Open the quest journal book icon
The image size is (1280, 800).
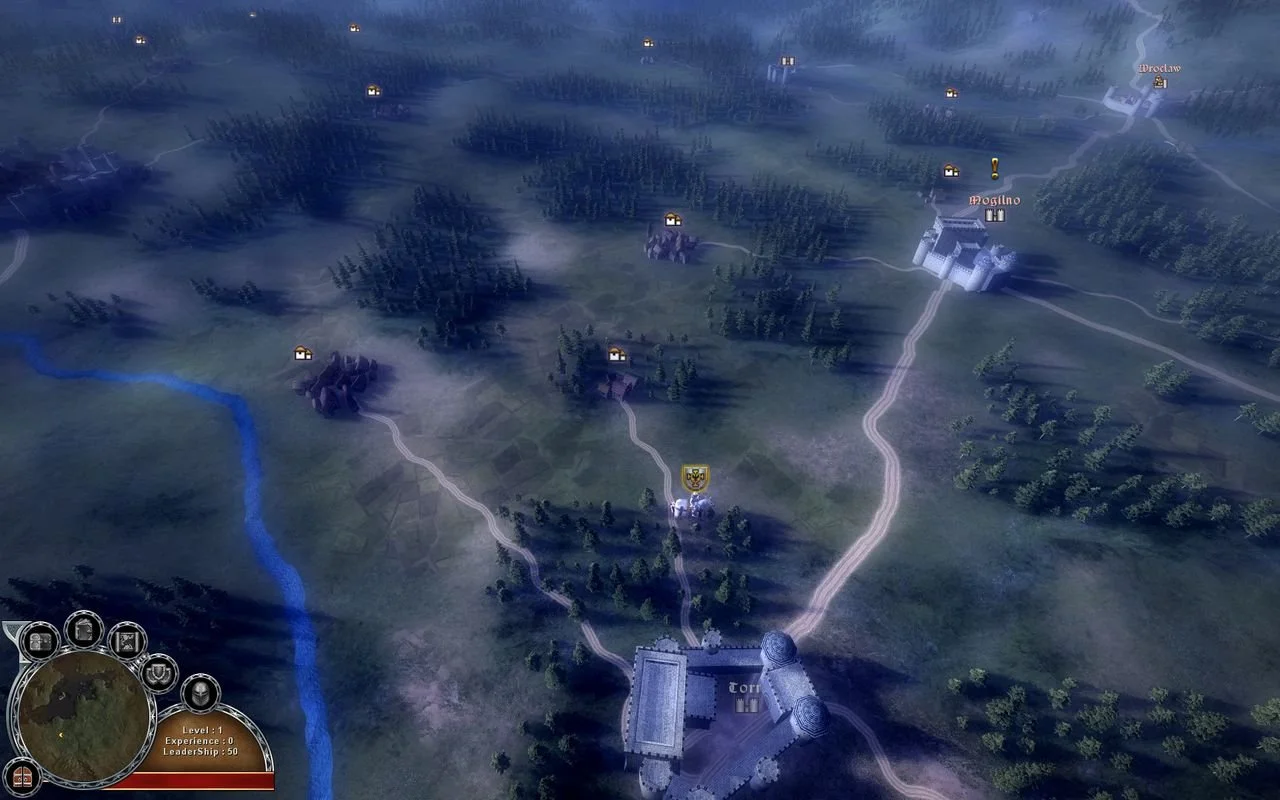pos(82,628)
